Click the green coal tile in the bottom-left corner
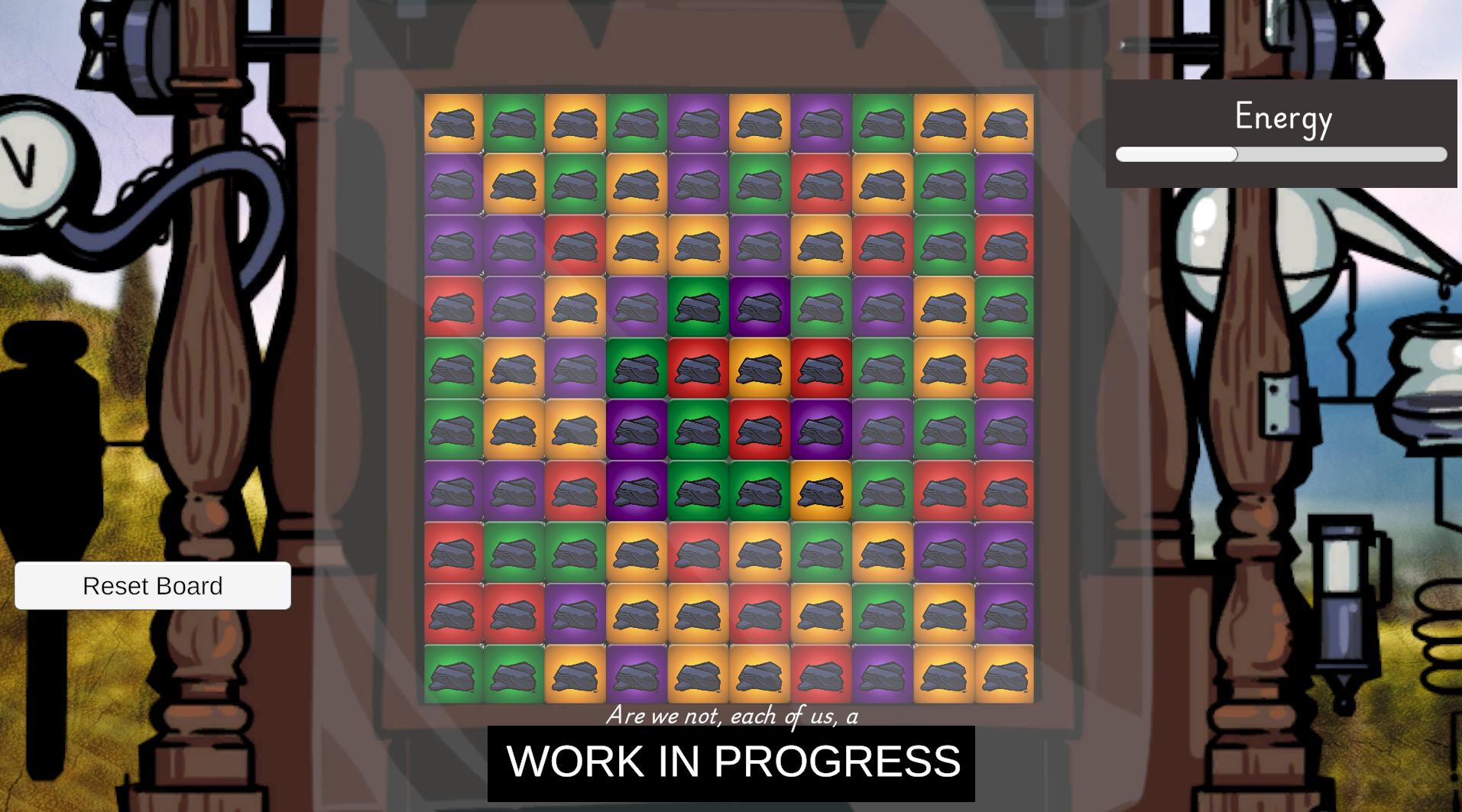Image resolution: width=1462 pixels, height=812 pixels. [x=453, y=675]
